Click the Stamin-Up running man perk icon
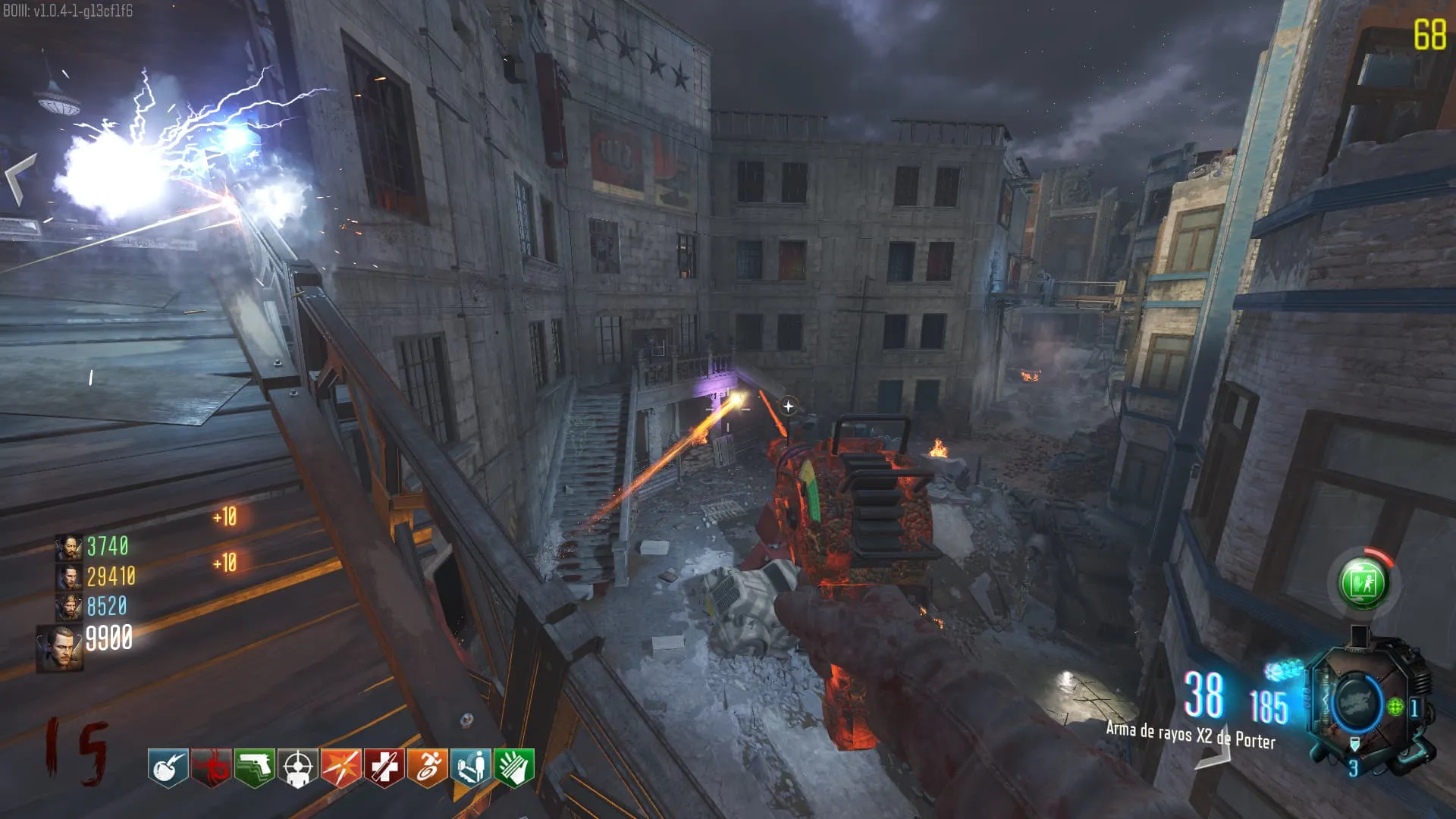The width and height of the screenshot is (1456, 819). pyautogui.click(x=428, y=768)
